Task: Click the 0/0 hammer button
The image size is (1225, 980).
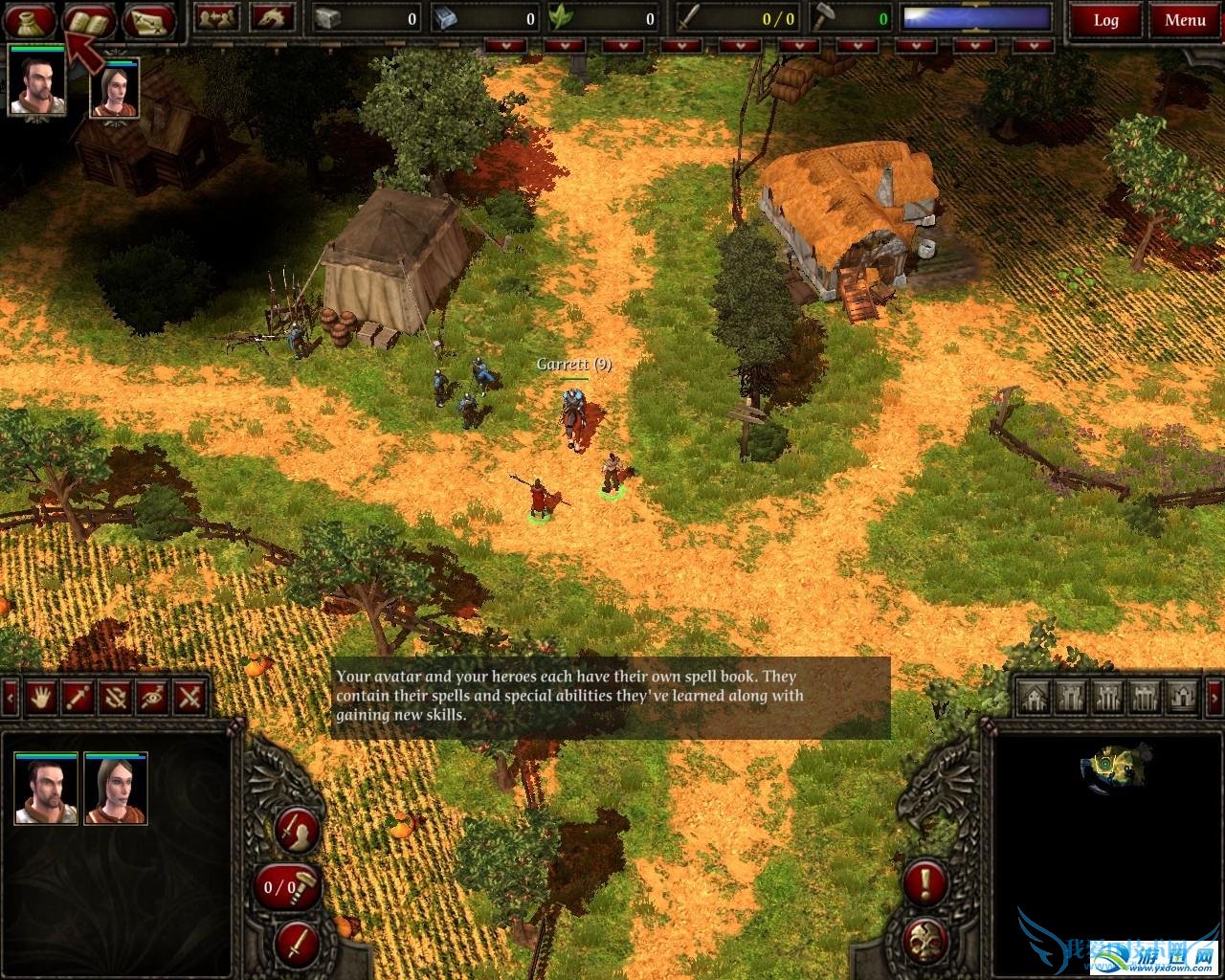Action: 288,887
